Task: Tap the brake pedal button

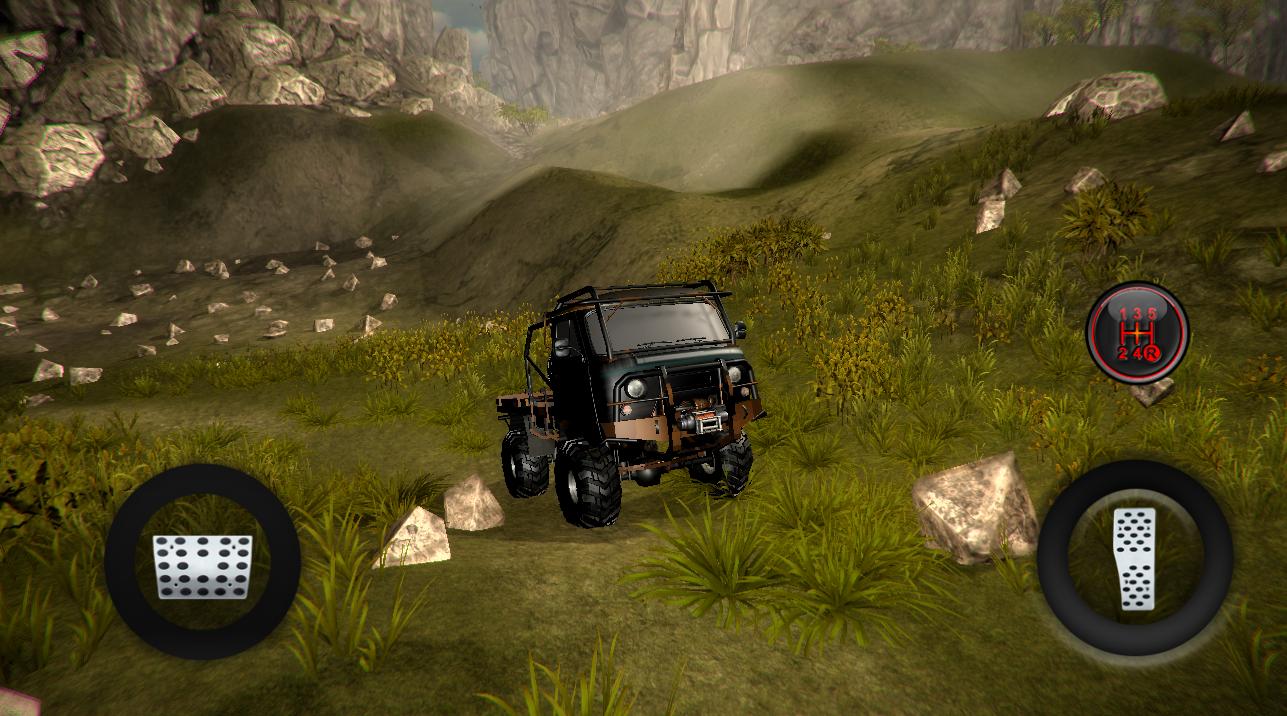Action: click(202, 563)
